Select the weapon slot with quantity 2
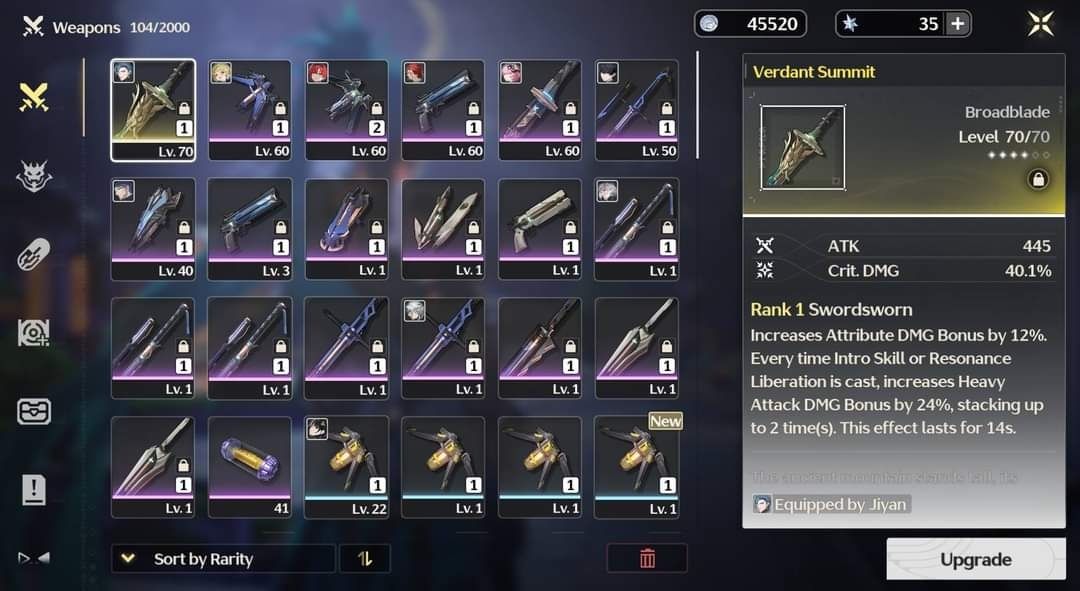Screen dimensions: 1080x591 pos(346,110)
